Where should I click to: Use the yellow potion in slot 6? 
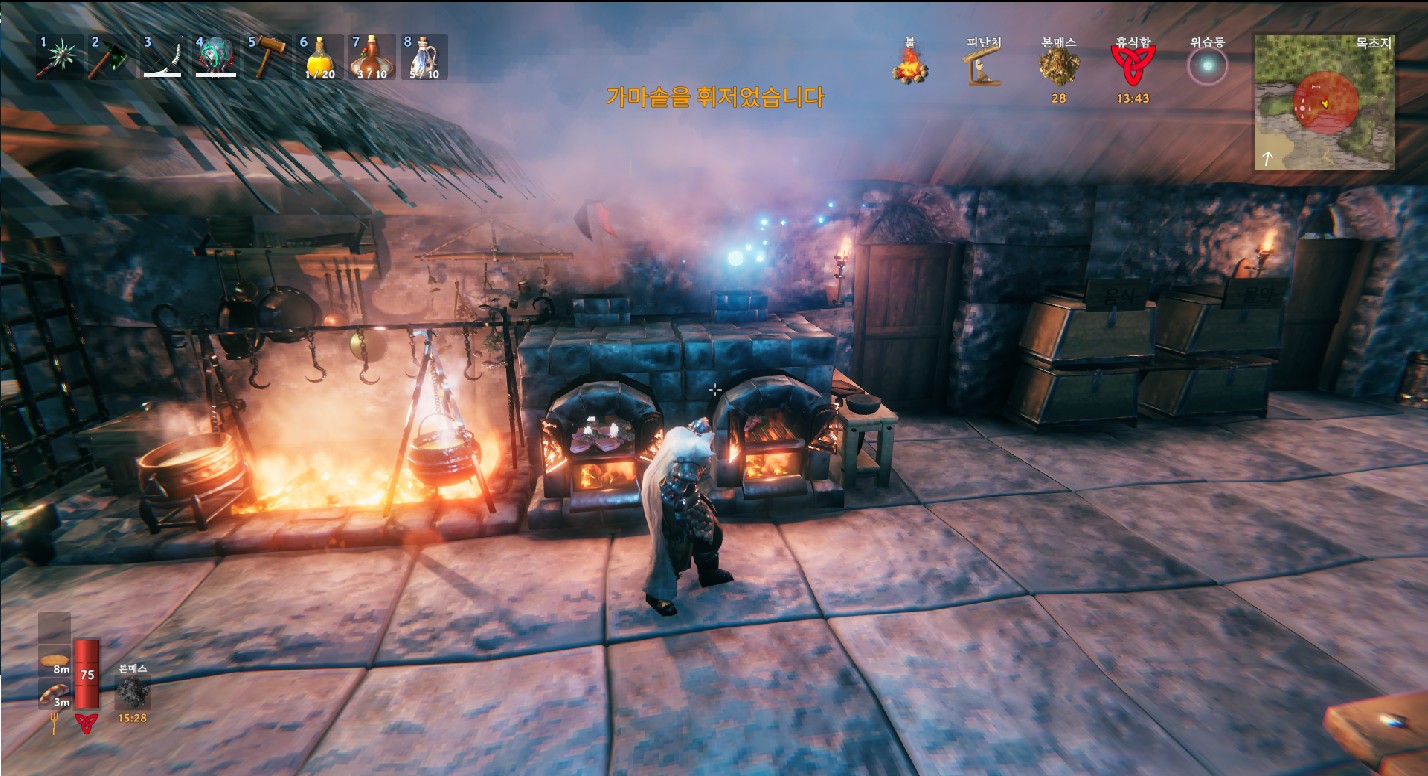(x=320, y=58)
